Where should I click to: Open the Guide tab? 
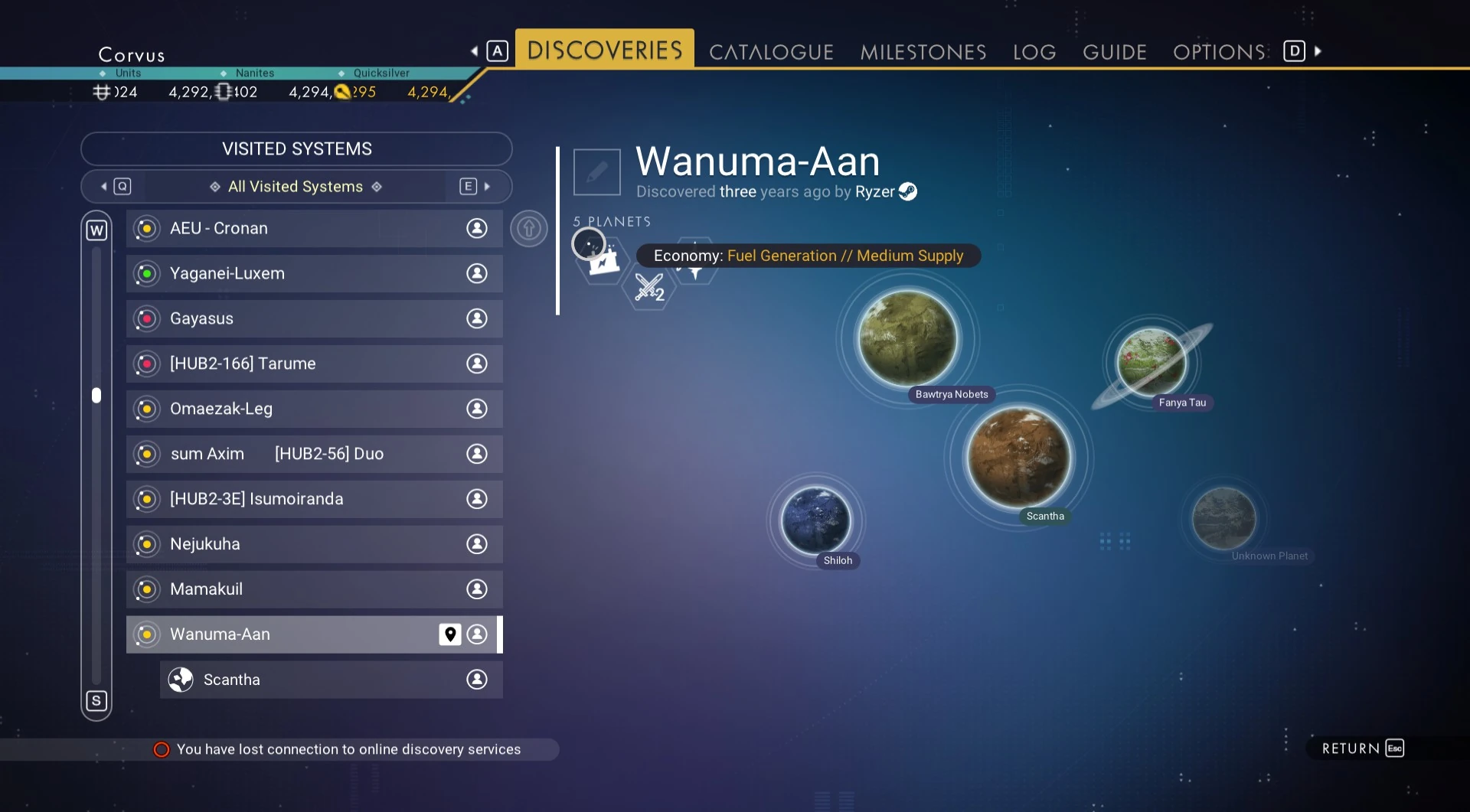point(1114,52)
